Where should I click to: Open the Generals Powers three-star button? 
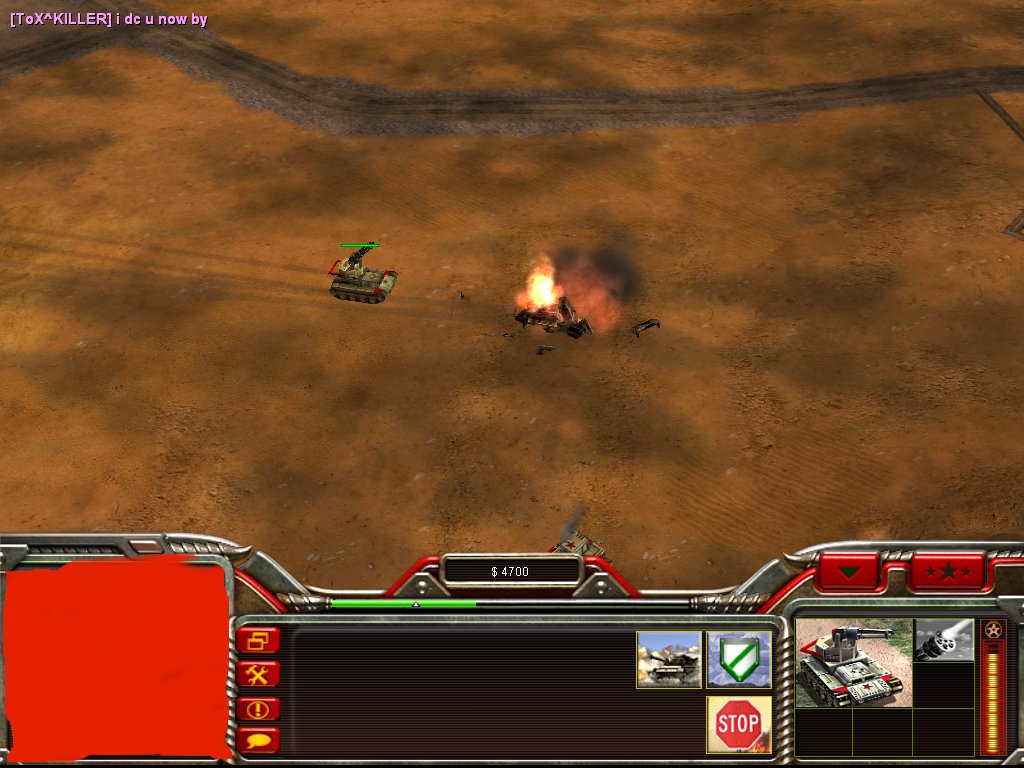[947, 572]
